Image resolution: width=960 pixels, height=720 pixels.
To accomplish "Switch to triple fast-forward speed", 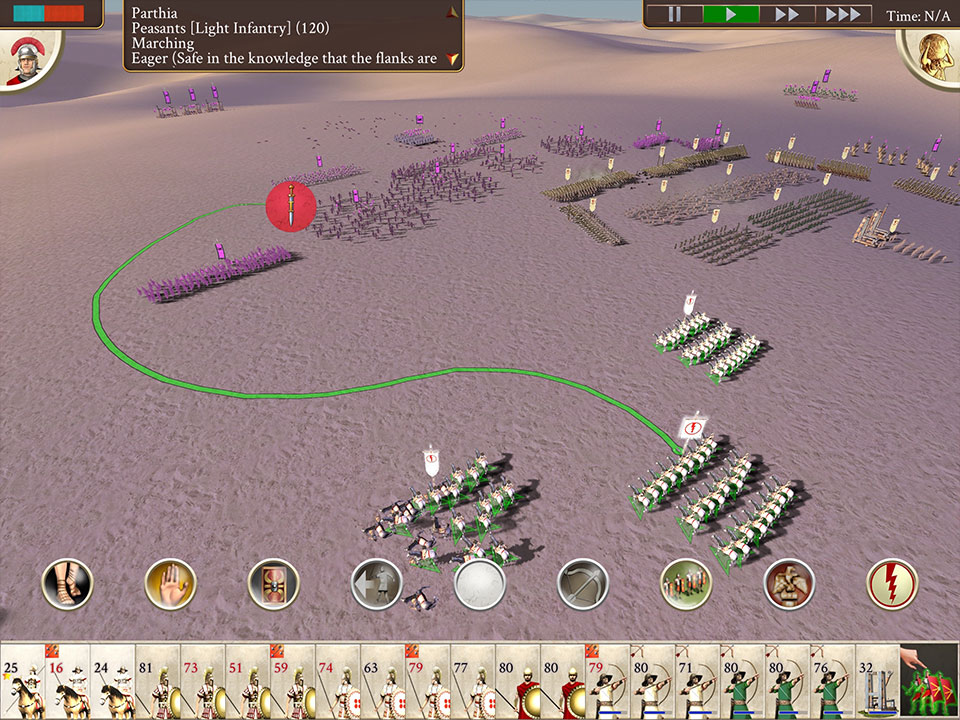I will (x=843, y=14).
